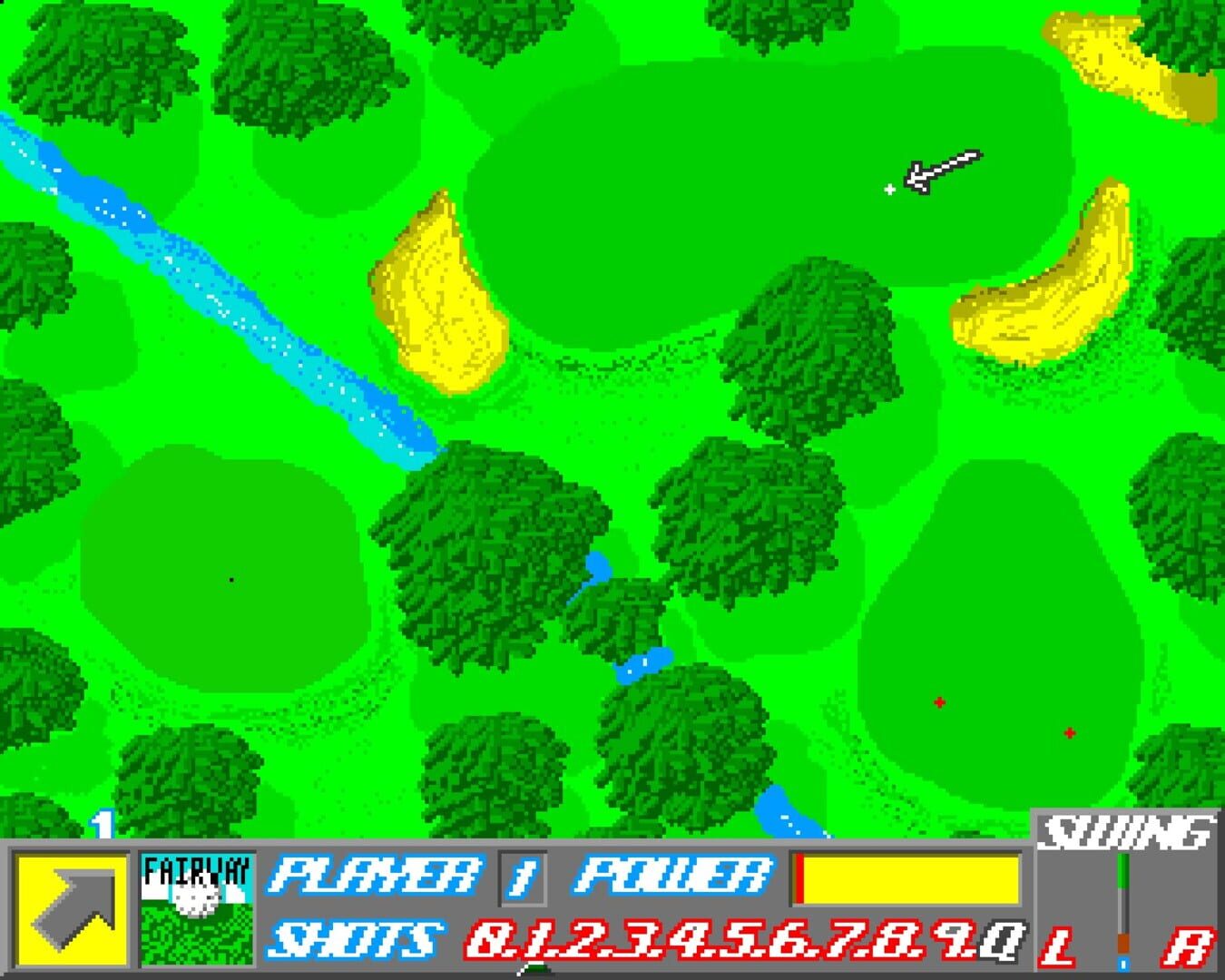Screen dimensions: 1225x980
Task: Click the hole dot on the left putting green
Action: (232, 578)
